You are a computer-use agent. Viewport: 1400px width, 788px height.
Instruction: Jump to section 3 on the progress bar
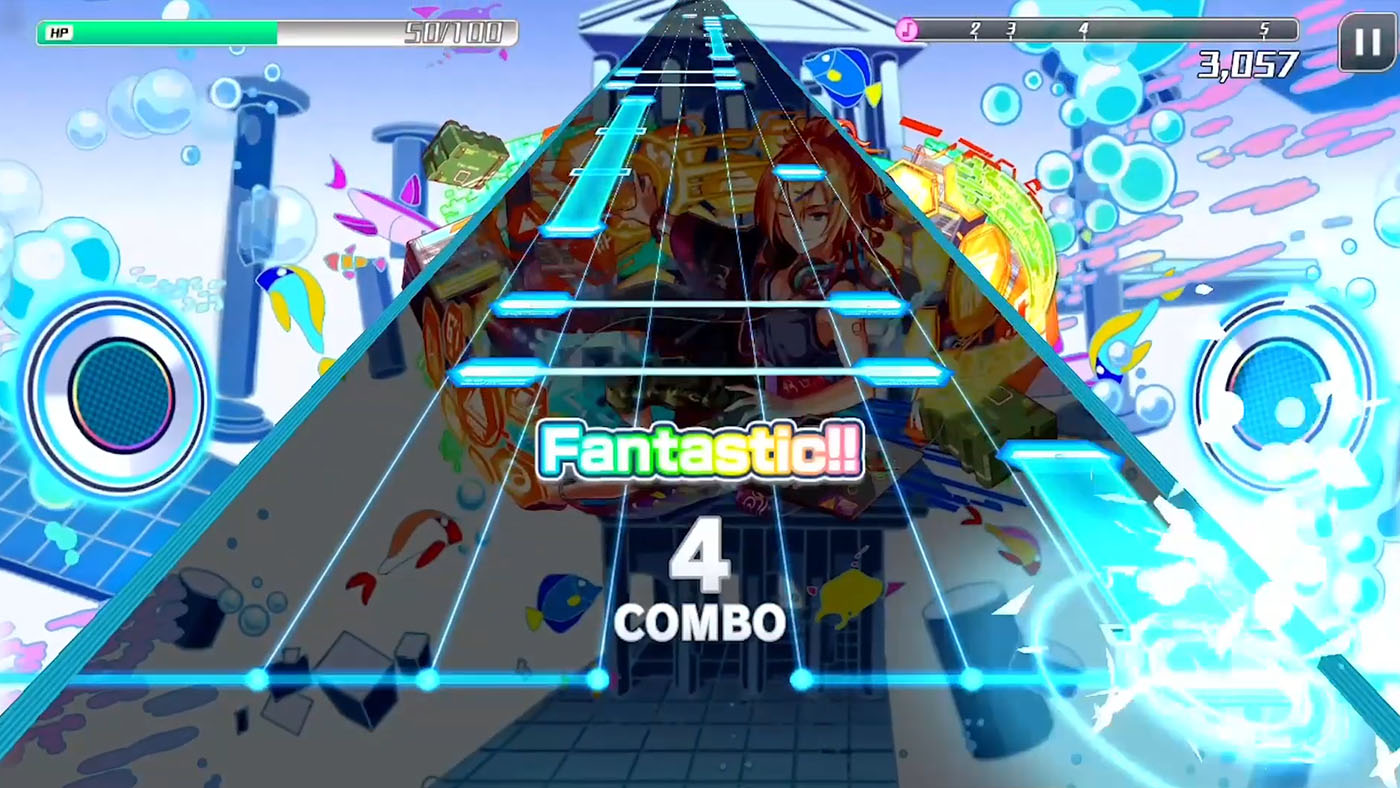click(x=1010, y=30)
